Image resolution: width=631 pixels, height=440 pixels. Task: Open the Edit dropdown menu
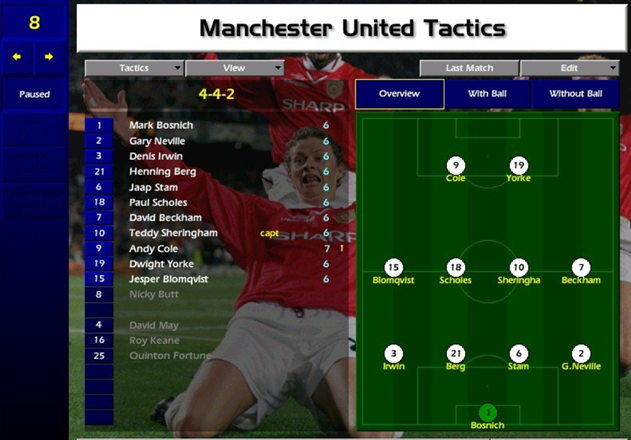(569, 68)
